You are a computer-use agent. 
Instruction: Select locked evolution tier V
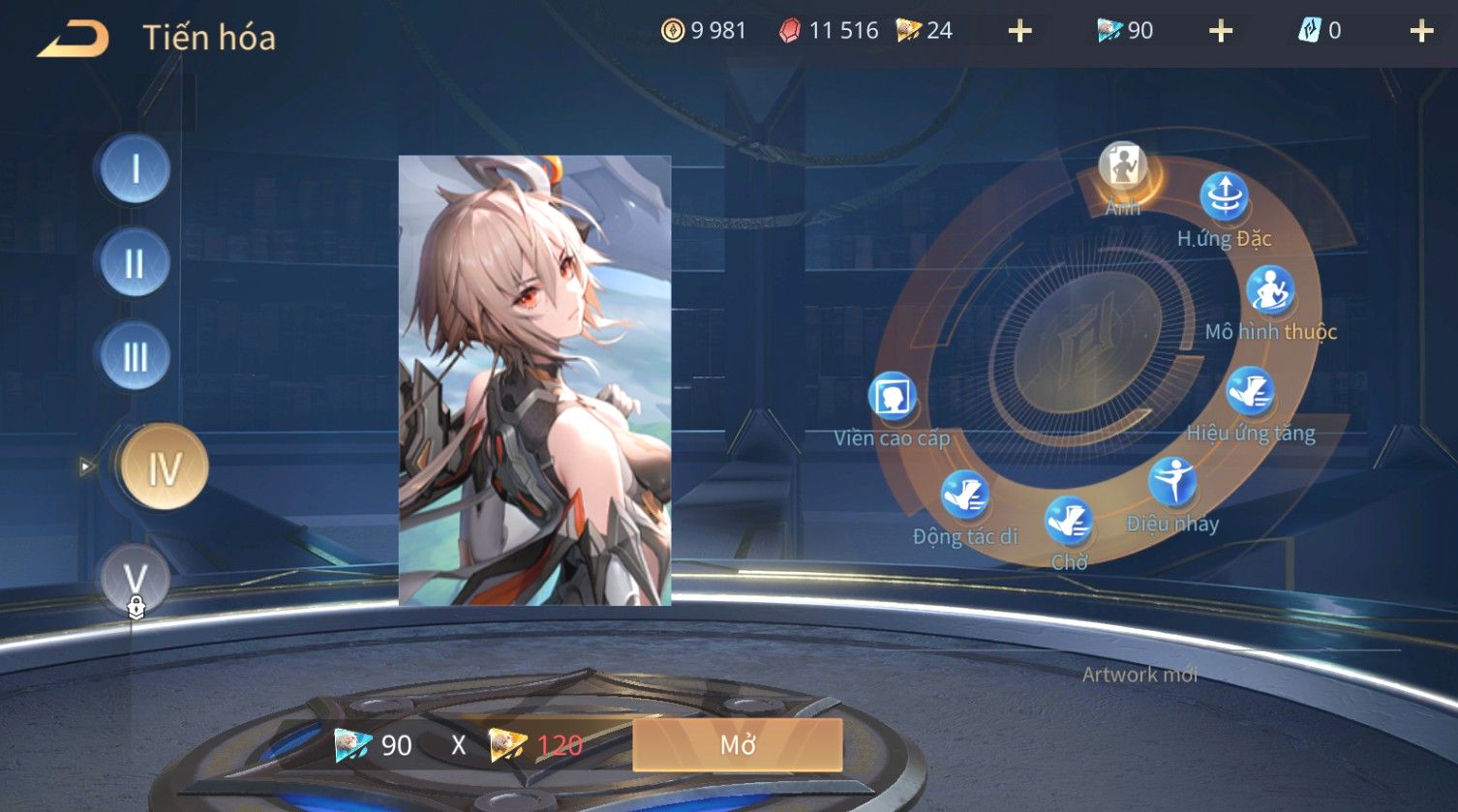tap(136, 579)
